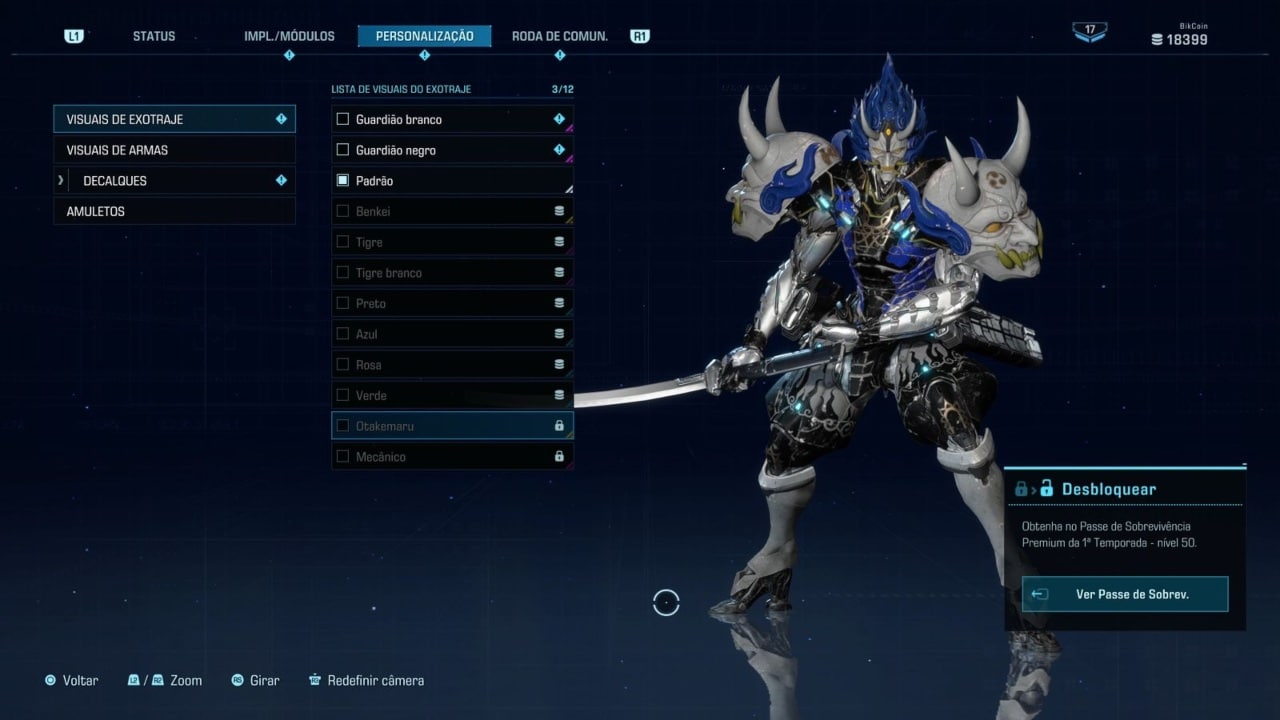Select the Guardião branco skin

452,120
